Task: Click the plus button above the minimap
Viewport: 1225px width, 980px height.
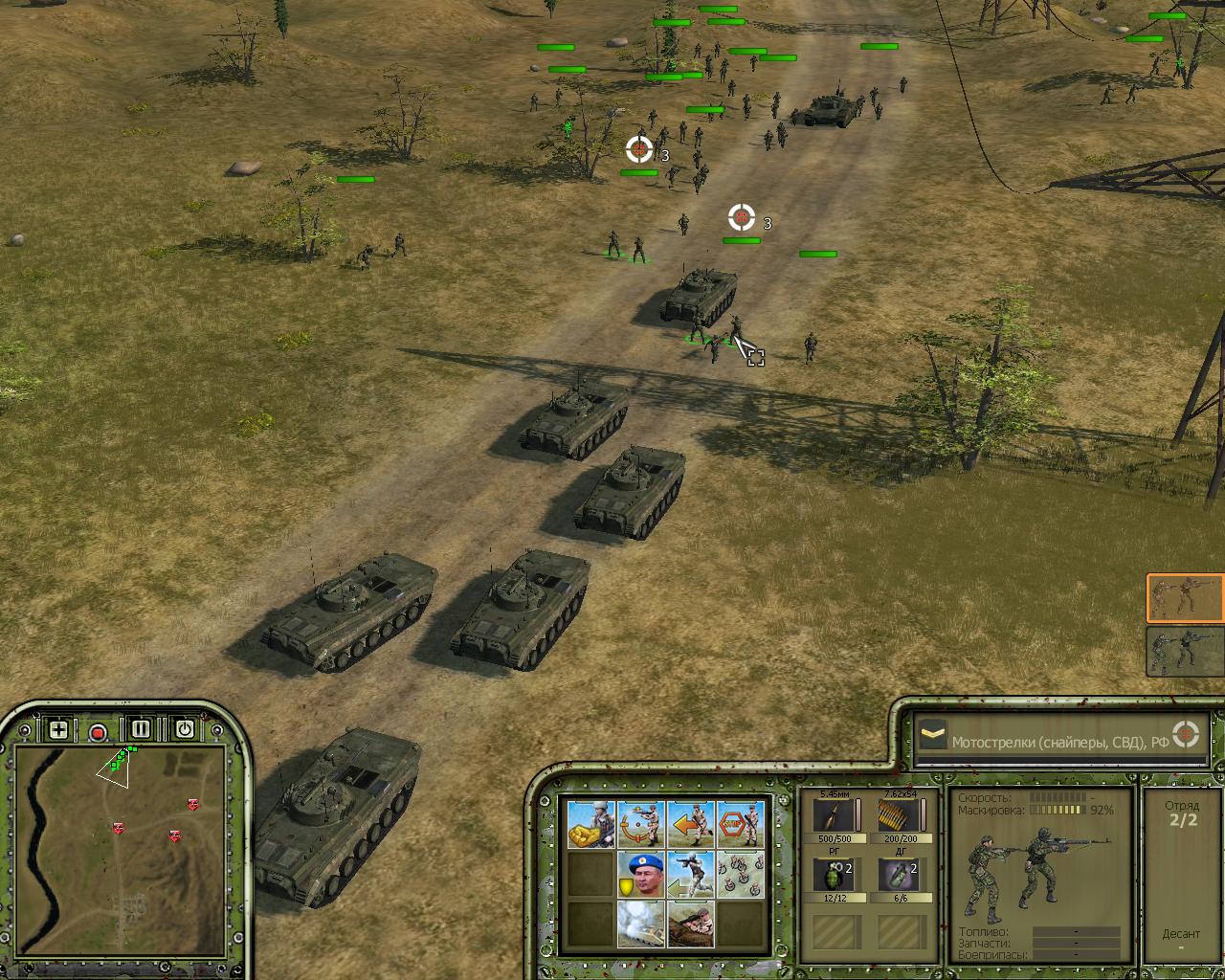Action: 58,729
